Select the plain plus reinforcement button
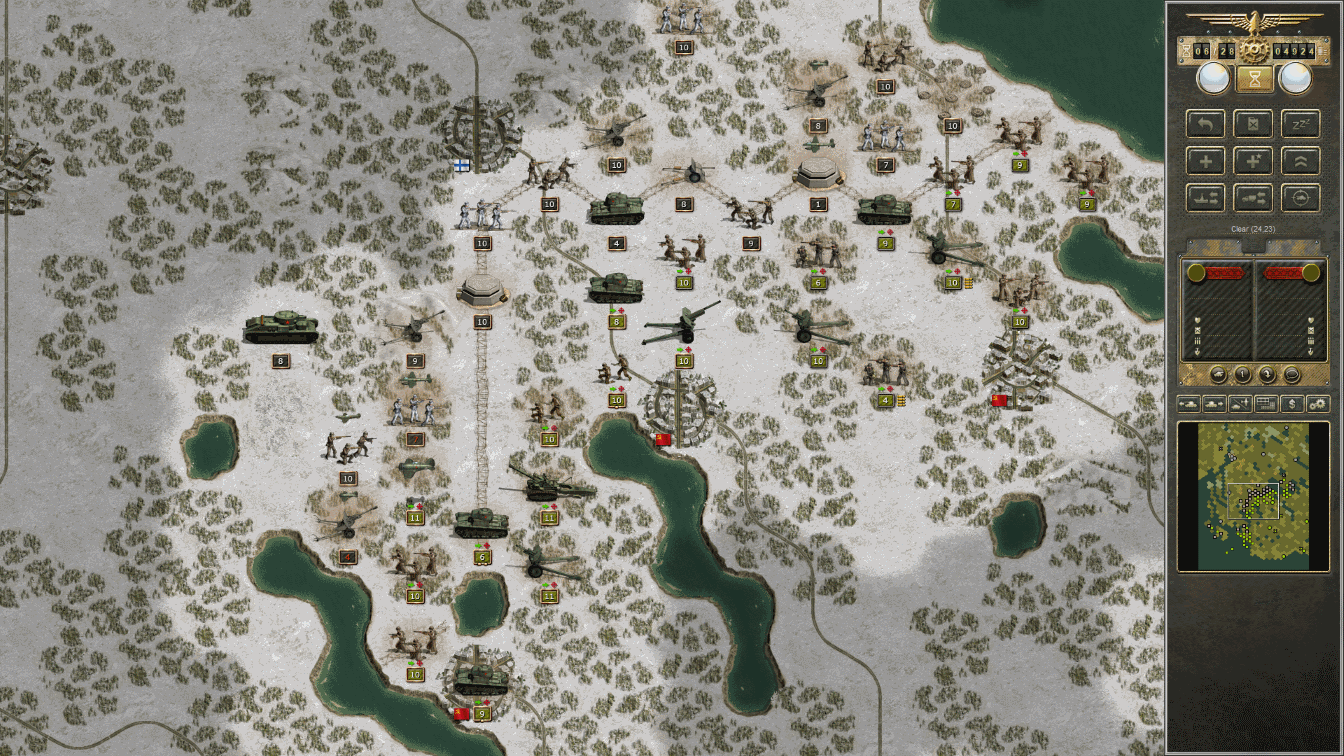 point(1206,161)
